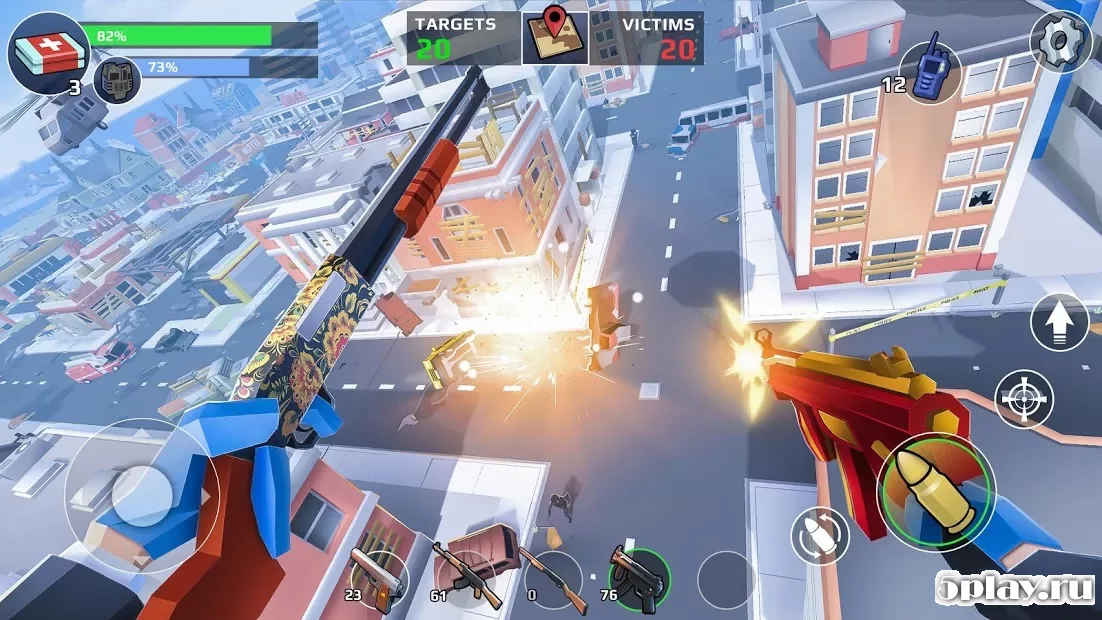Reload using the circular-arrows bullet button
Viewport: 1102px width, 620px height.
[x=819, y=536]
